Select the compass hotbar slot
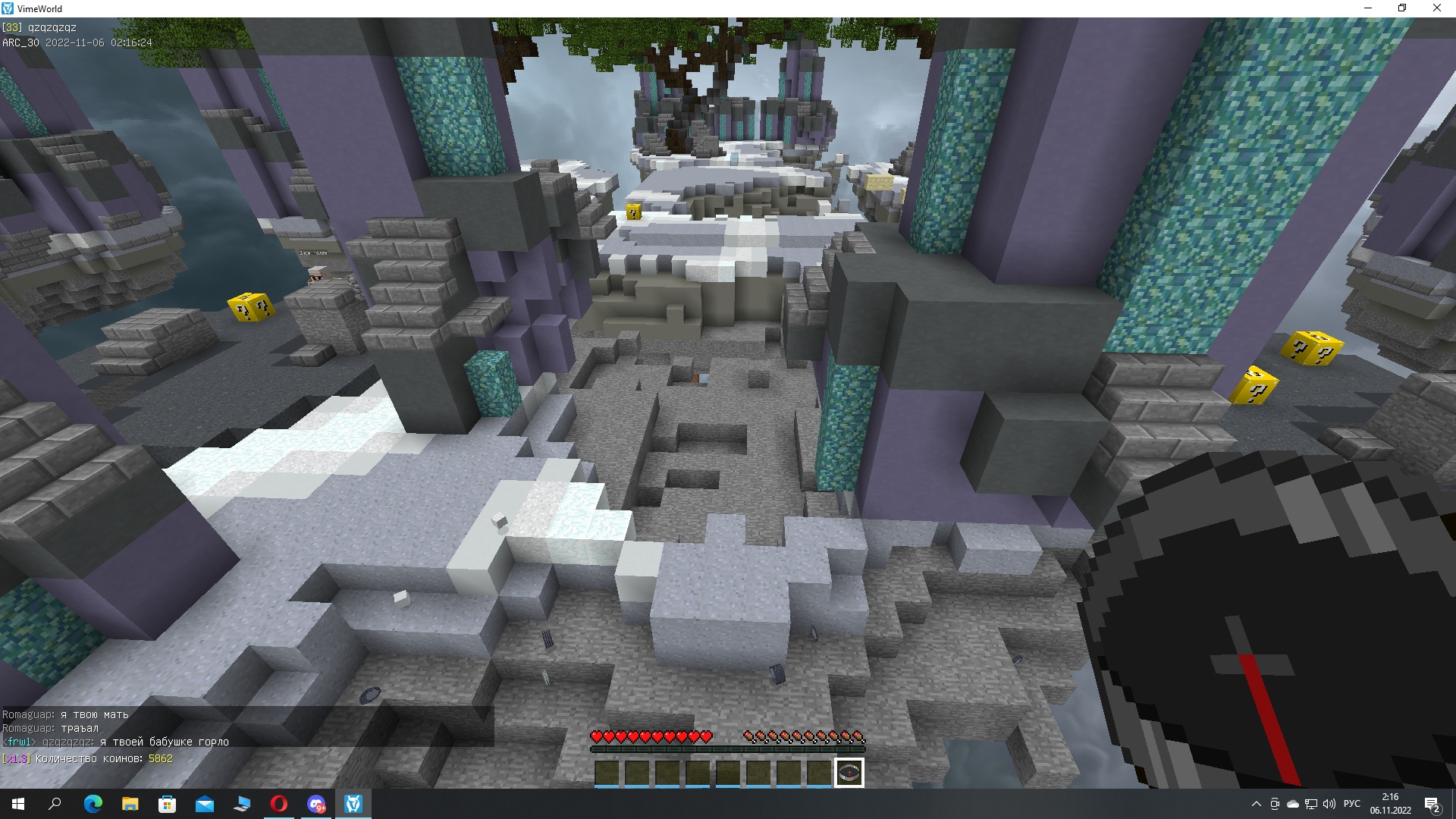The image size is (1456, 819). pyautogui.click(x=849, y=773)
